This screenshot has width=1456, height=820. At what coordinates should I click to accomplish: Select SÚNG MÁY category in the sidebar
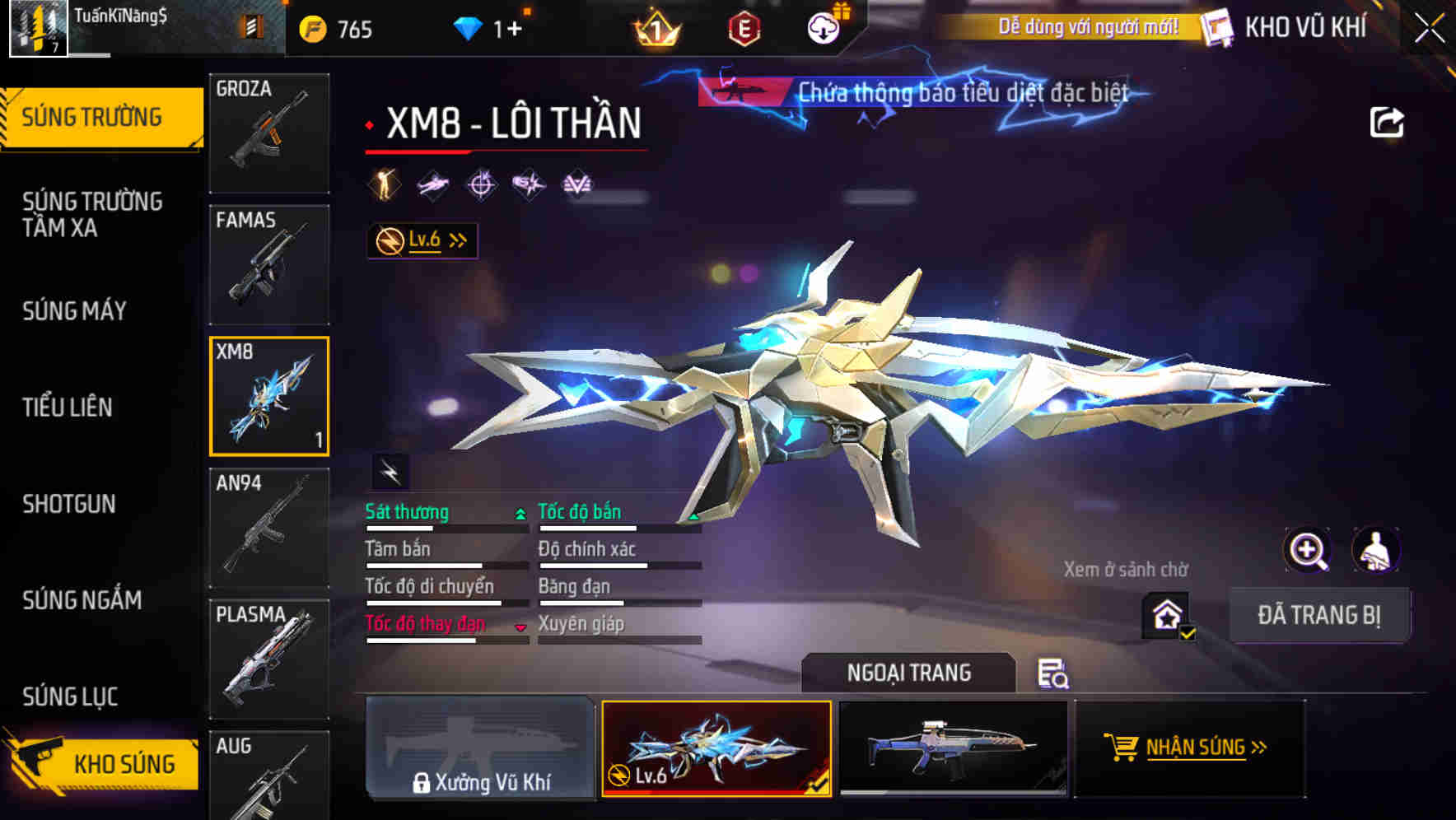pyautogui.click(x=74, y=311)
